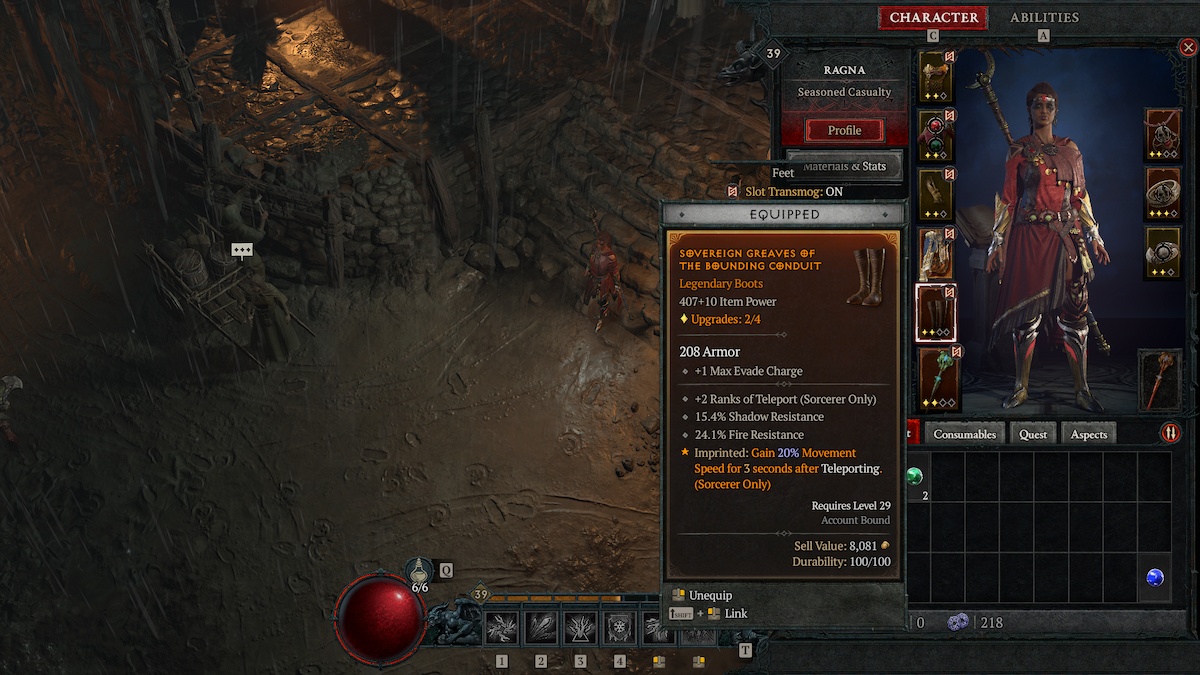Select the equipped gloves slot
This screenshot has height=675, width=1200.
point(936,195)
